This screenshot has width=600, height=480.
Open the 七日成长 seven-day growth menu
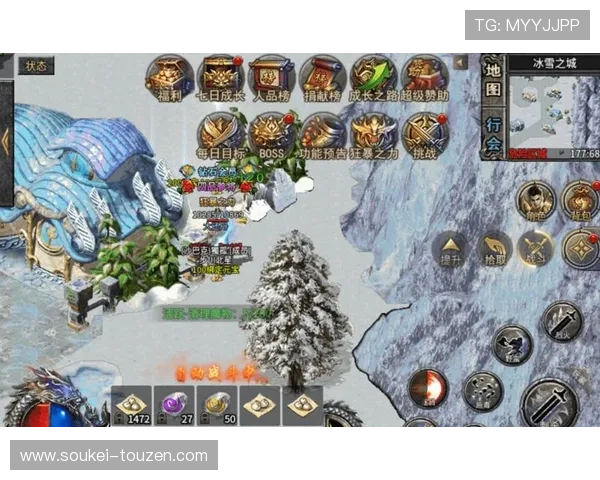pyautogui.click(x=220, y=77)
